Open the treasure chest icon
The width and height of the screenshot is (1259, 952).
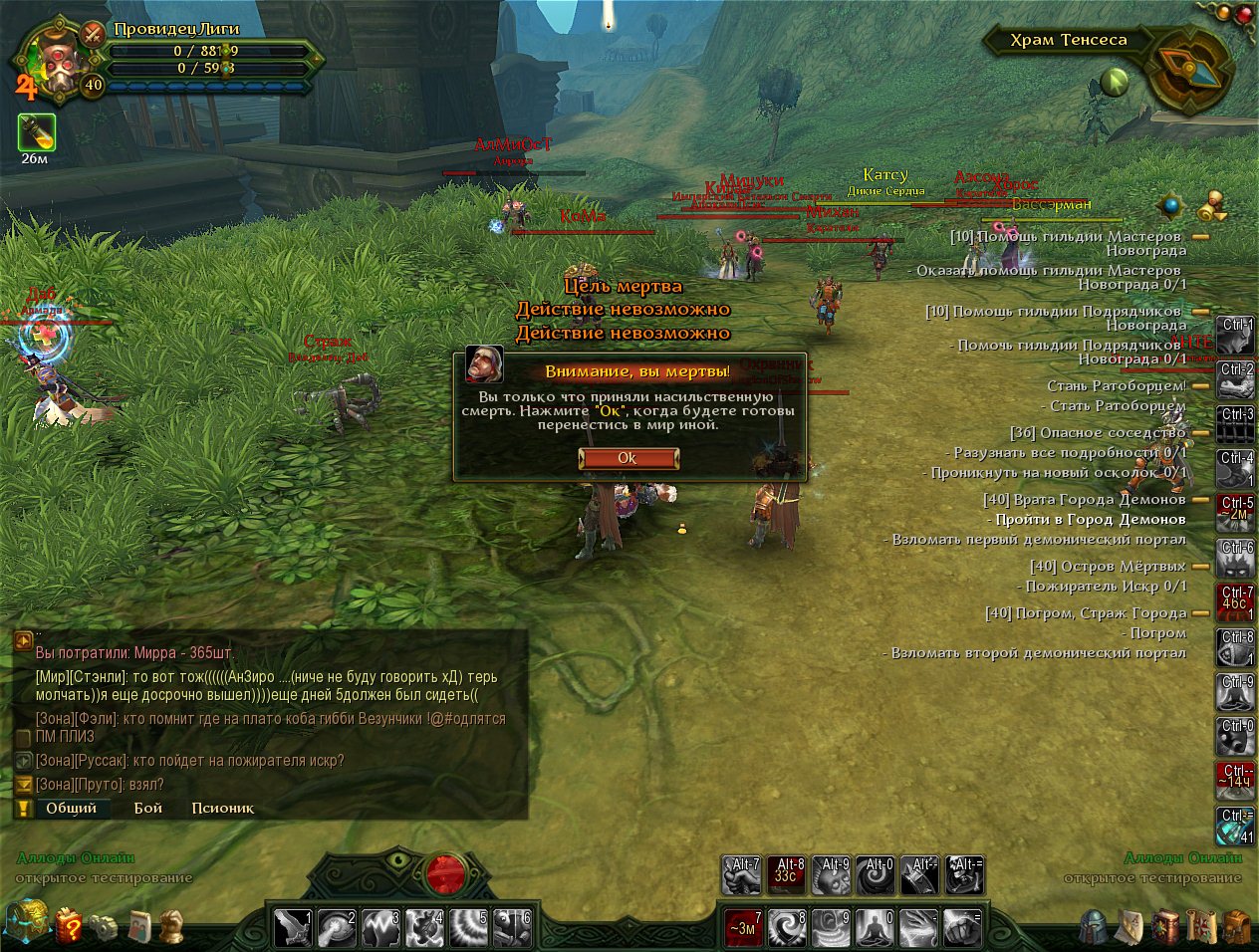26,922
